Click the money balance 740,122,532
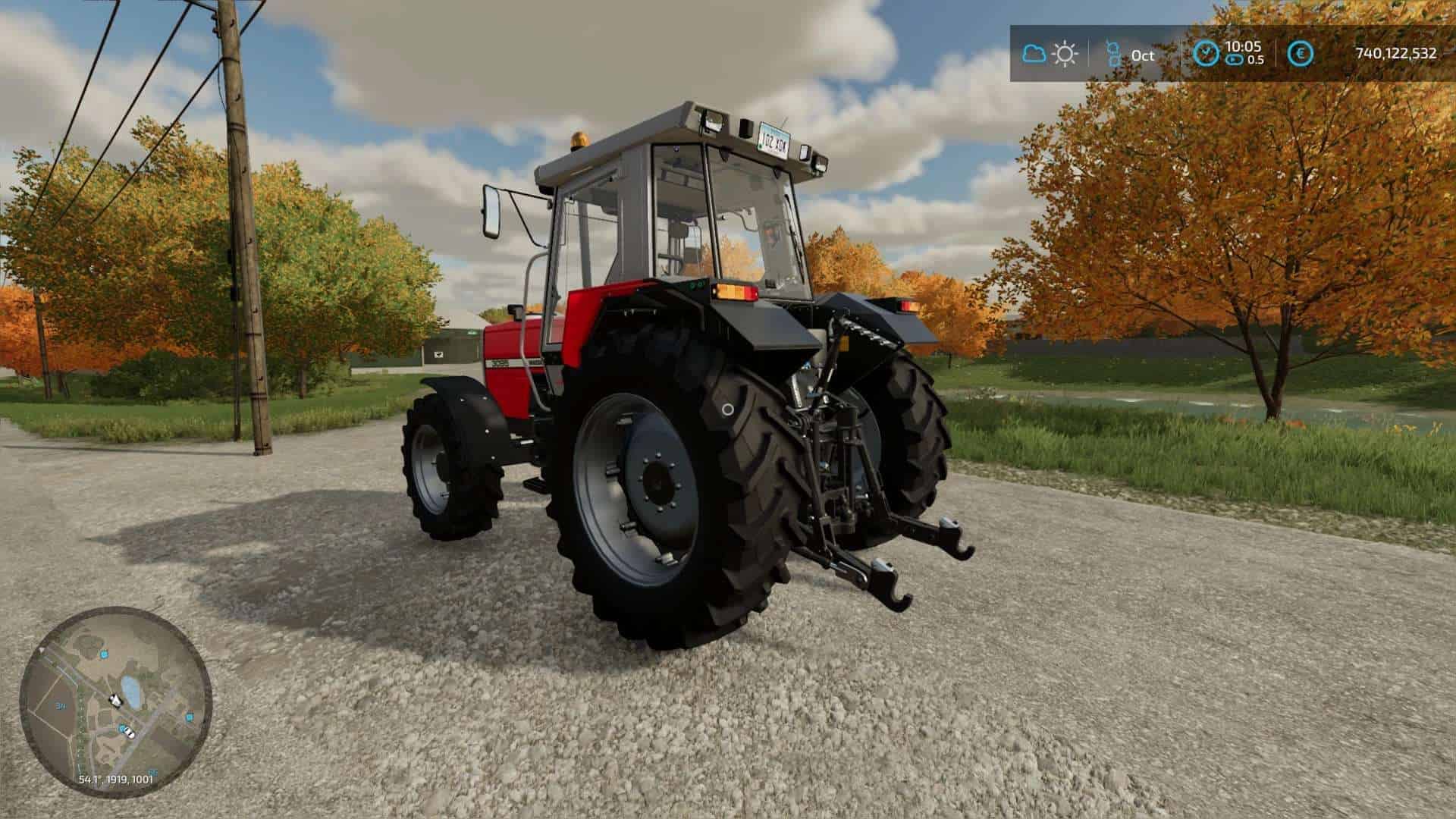 [1396, 54]
